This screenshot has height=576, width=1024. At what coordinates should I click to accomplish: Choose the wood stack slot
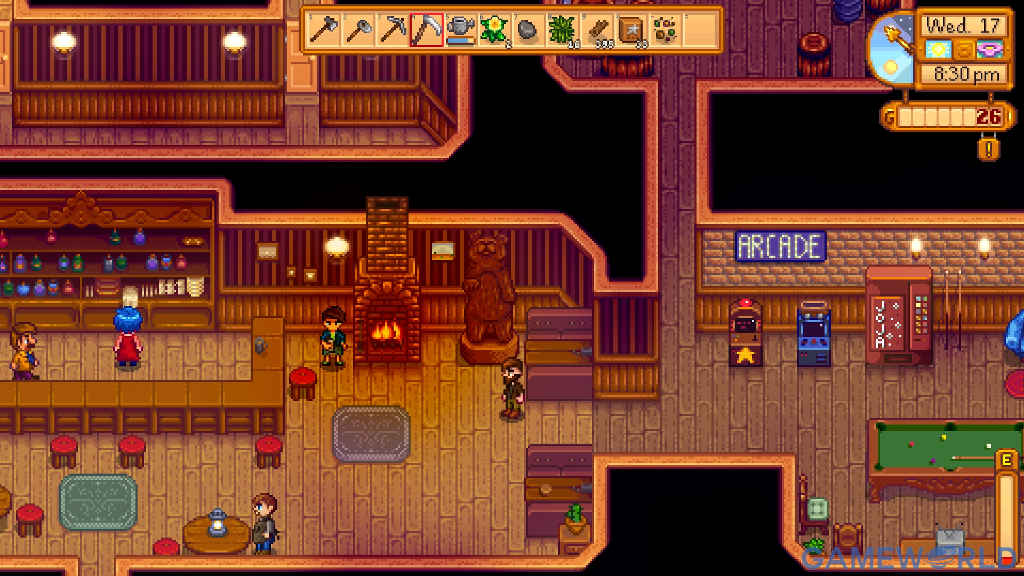click(x=597, y=29)
